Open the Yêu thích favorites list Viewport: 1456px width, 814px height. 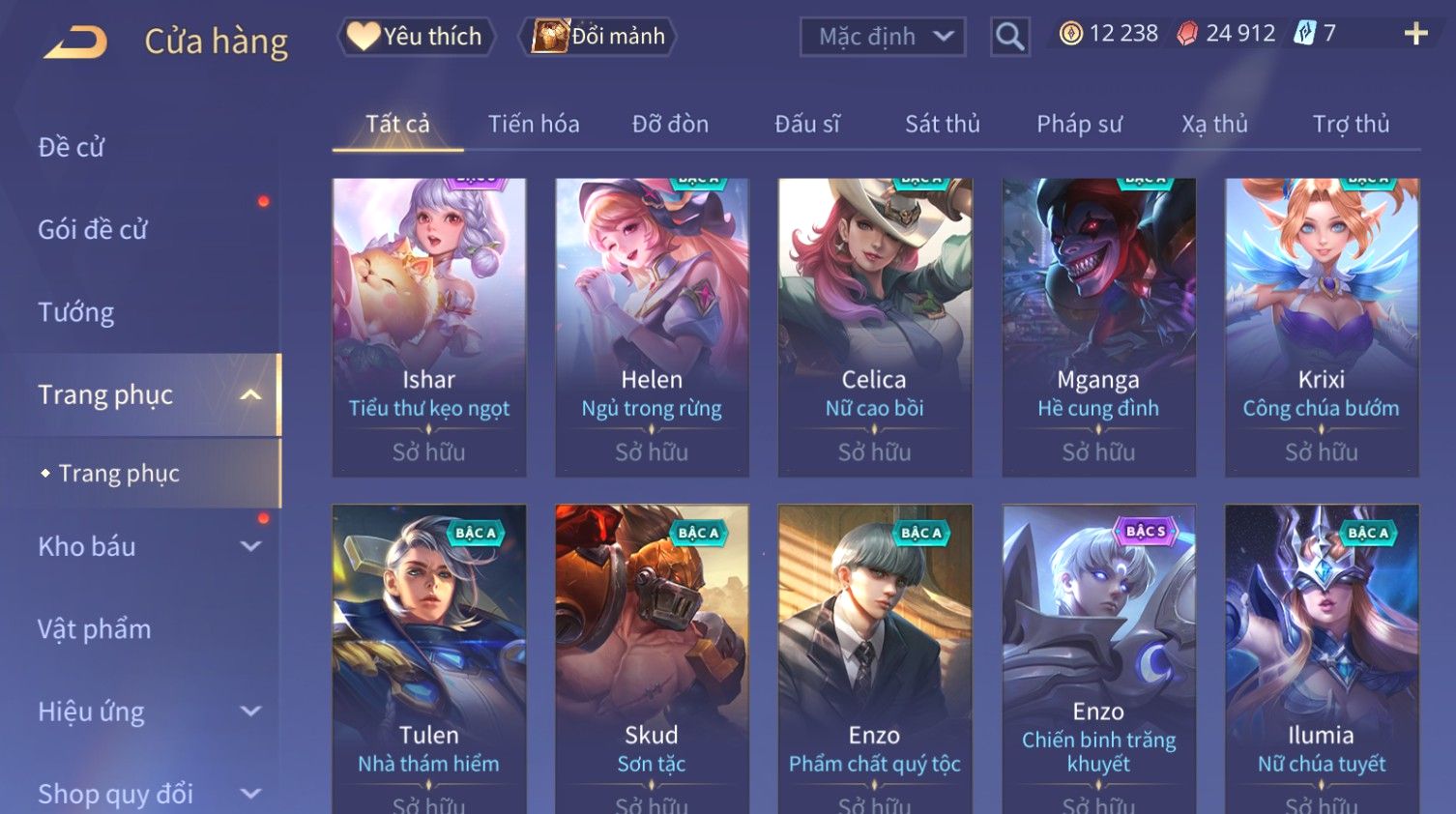click(417, 37)
